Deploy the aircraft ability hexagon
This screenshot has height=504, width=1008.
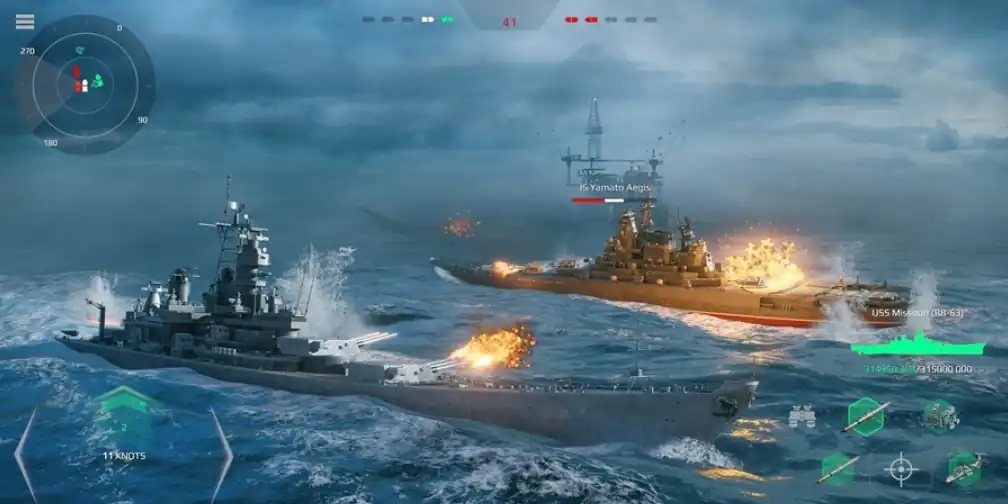[x=963, y=468]
